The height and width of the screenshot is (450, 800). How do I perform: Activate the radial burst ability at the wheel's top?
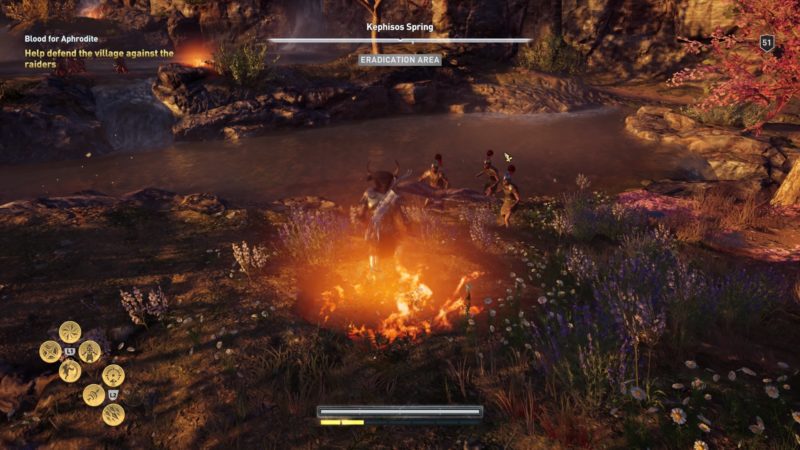point(70,331)
